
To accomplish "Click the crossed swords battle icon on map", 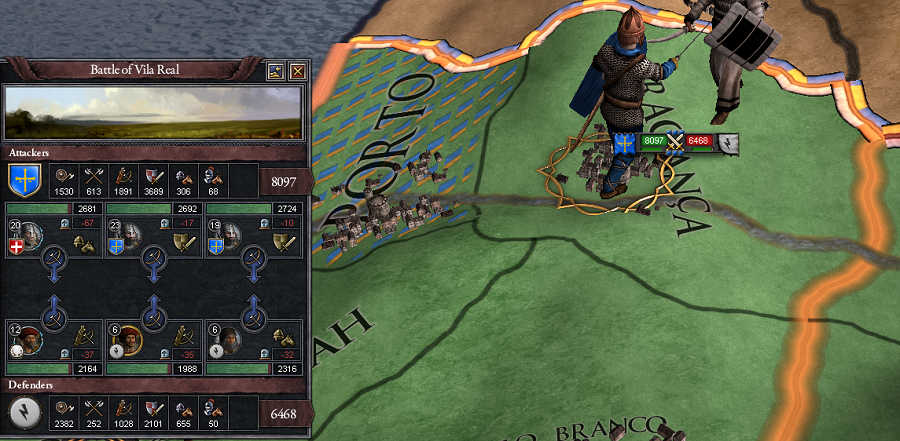I will [675, 142].
